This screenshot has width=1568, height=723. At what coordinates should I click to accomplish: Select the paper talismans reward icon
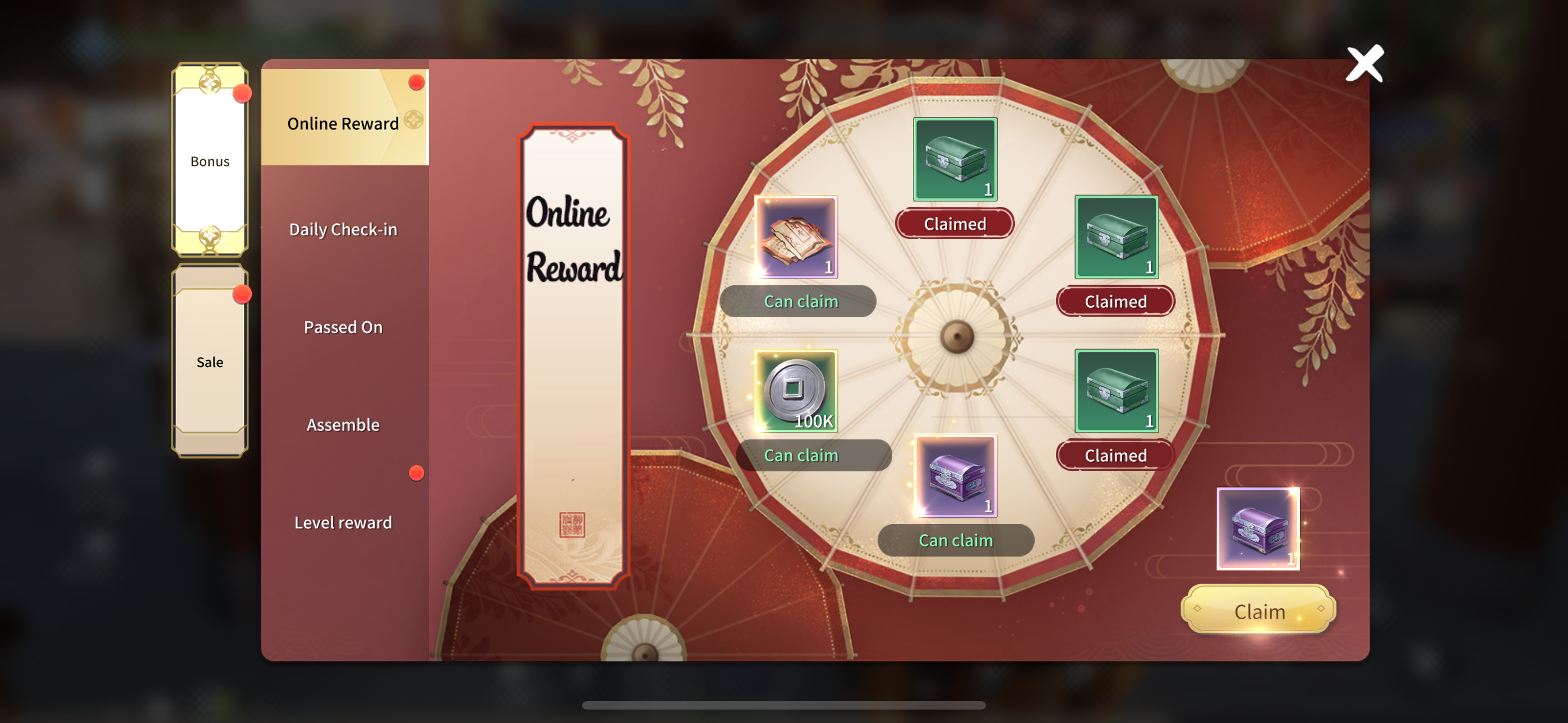pyautogui.click(x=796, y=237)
